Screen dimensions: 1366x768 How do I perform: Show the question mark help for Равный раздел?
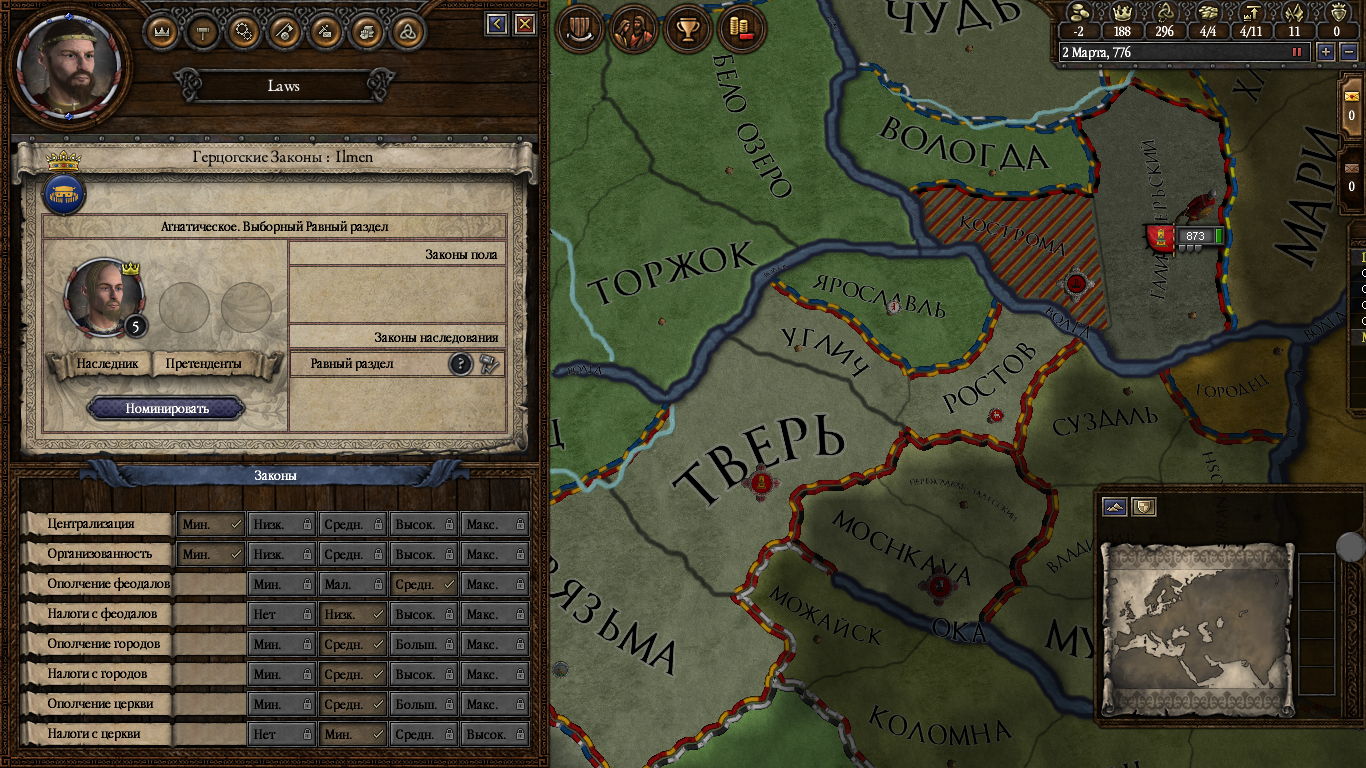point(460,364)
